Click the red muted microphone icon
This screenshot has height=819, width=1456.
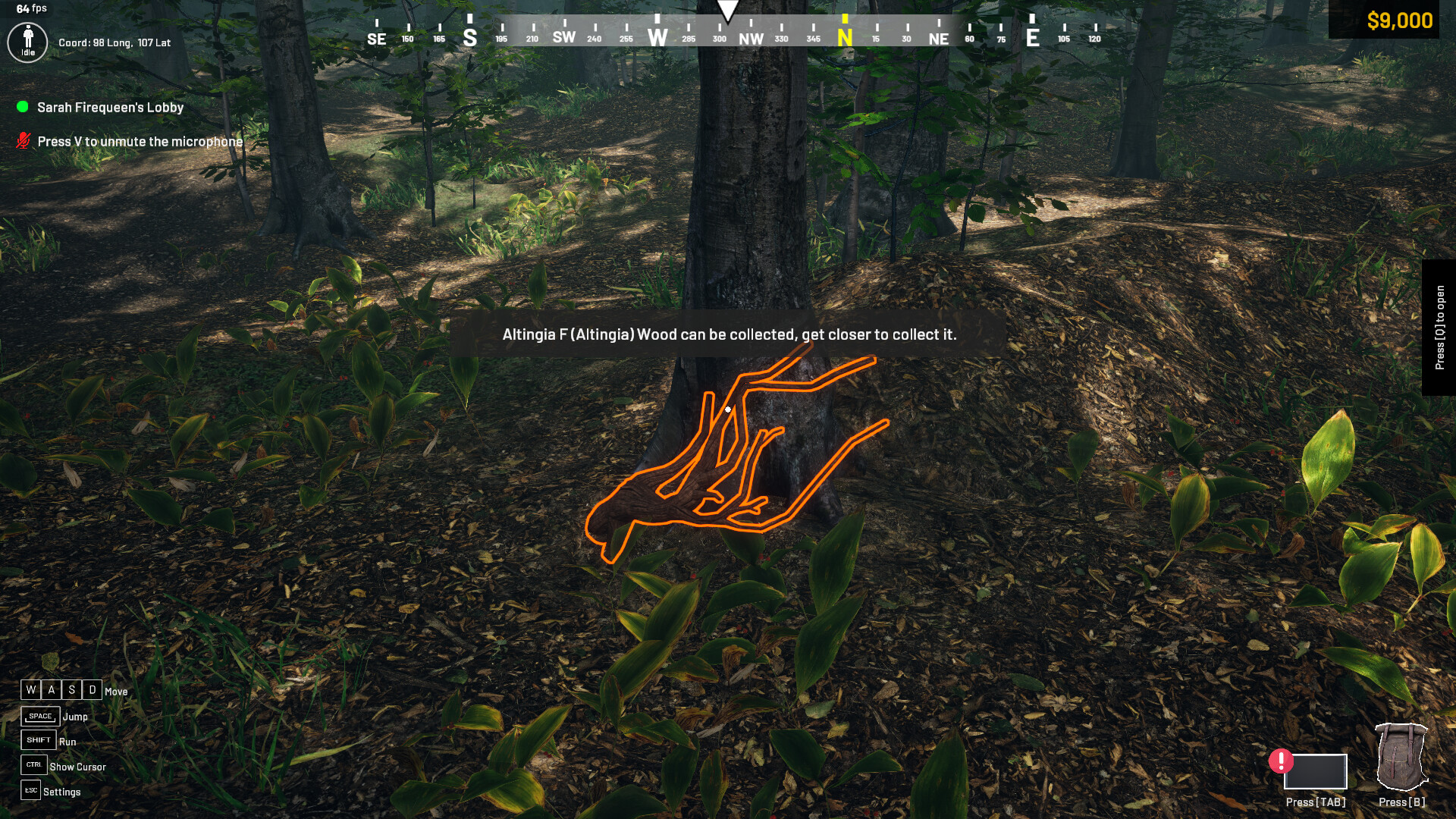click(24, 140)
